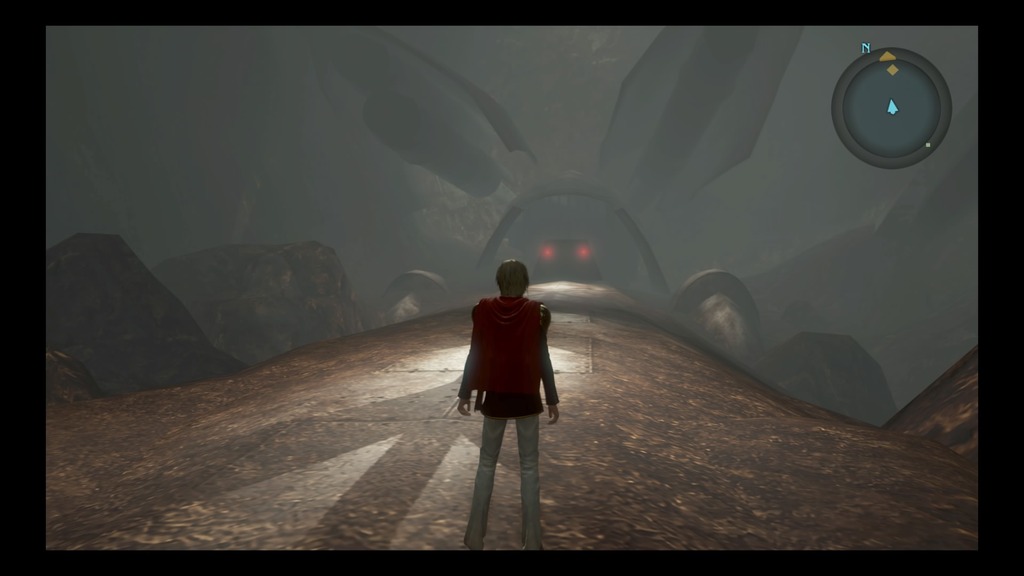Click the circular minimap radar
Viewport: 1024px width, 576px height.
(x=891, y=108)
